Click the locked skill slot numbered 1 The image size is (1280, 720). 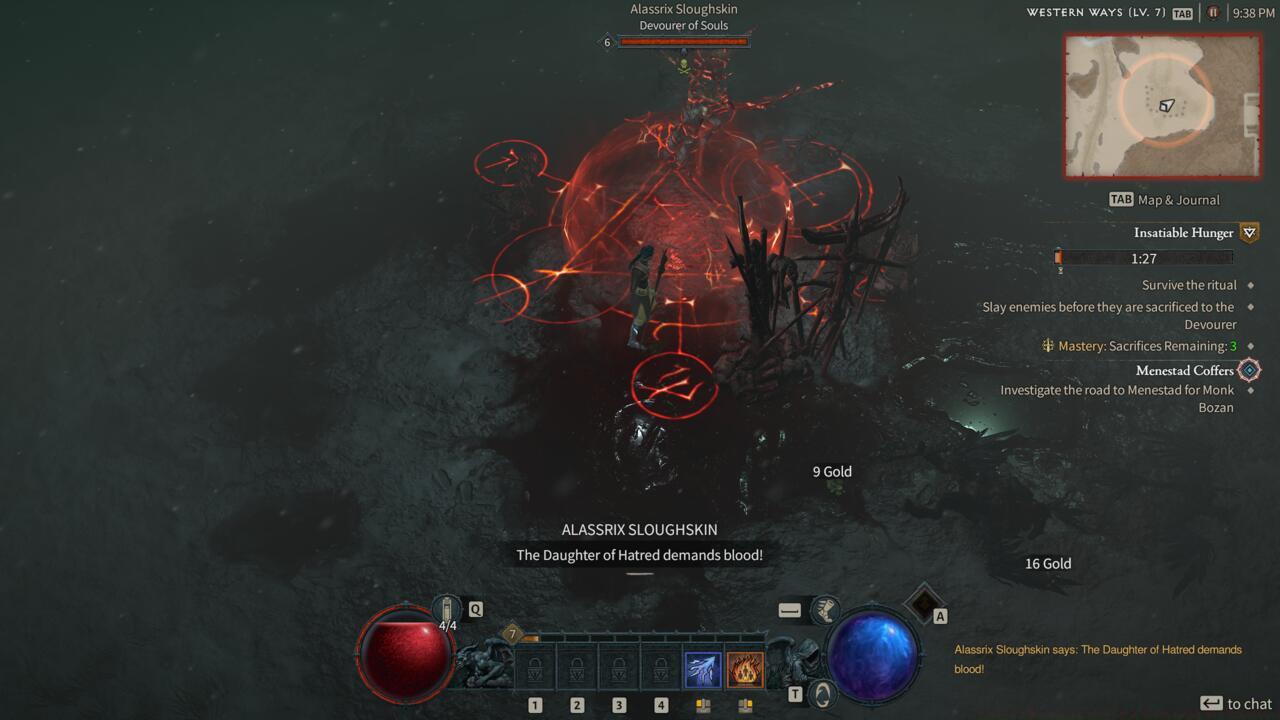click(535, 668)
